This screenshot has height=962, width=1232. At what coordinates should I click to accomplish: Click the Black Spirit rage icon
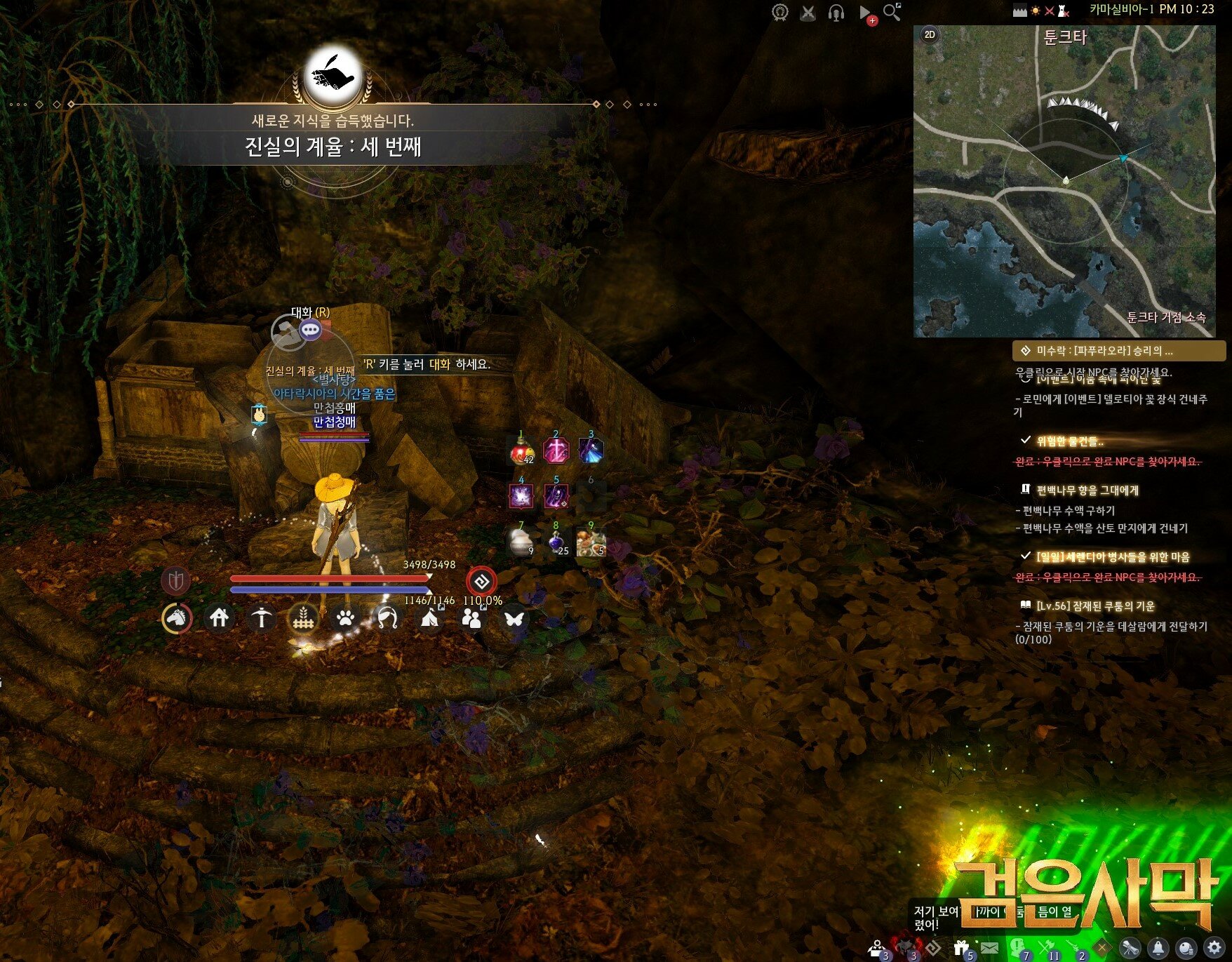[x=481, y=582]
